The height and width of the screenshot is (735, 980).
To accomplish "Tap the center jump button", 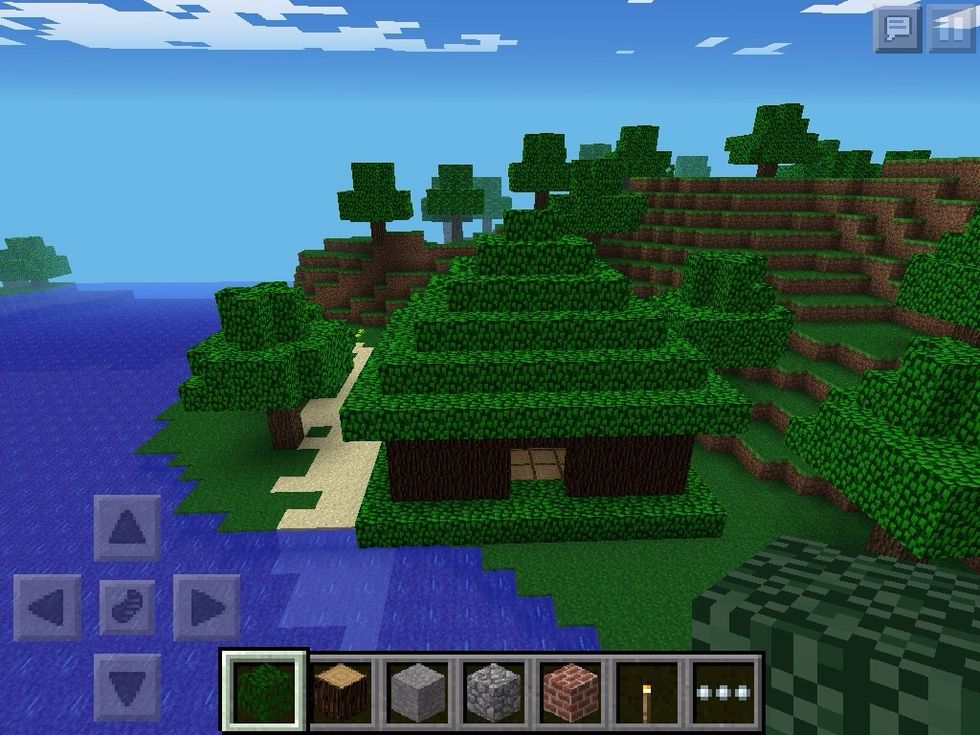I will 126,607.
